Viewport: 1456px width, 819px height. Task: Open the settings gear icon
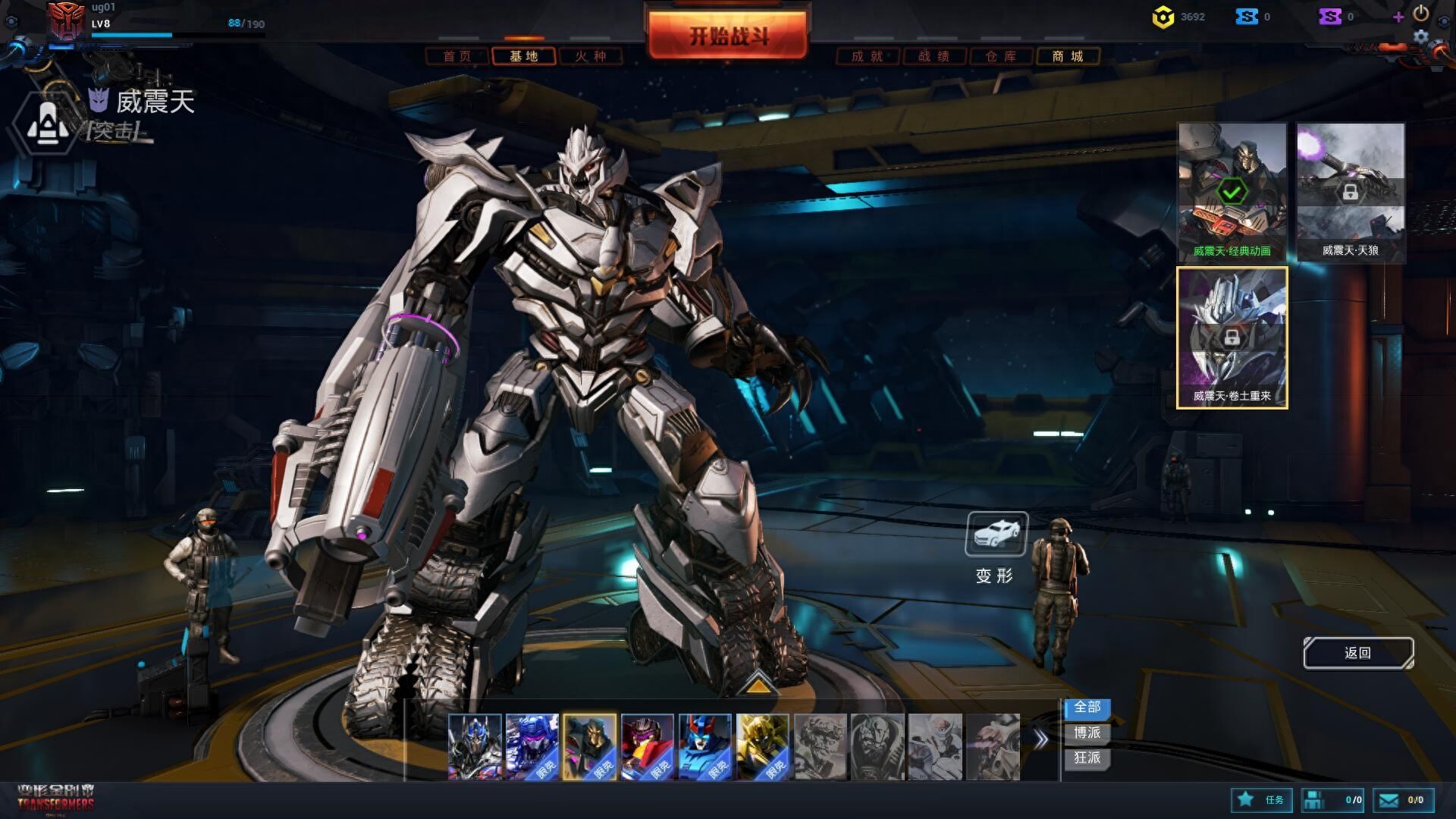1421,36
